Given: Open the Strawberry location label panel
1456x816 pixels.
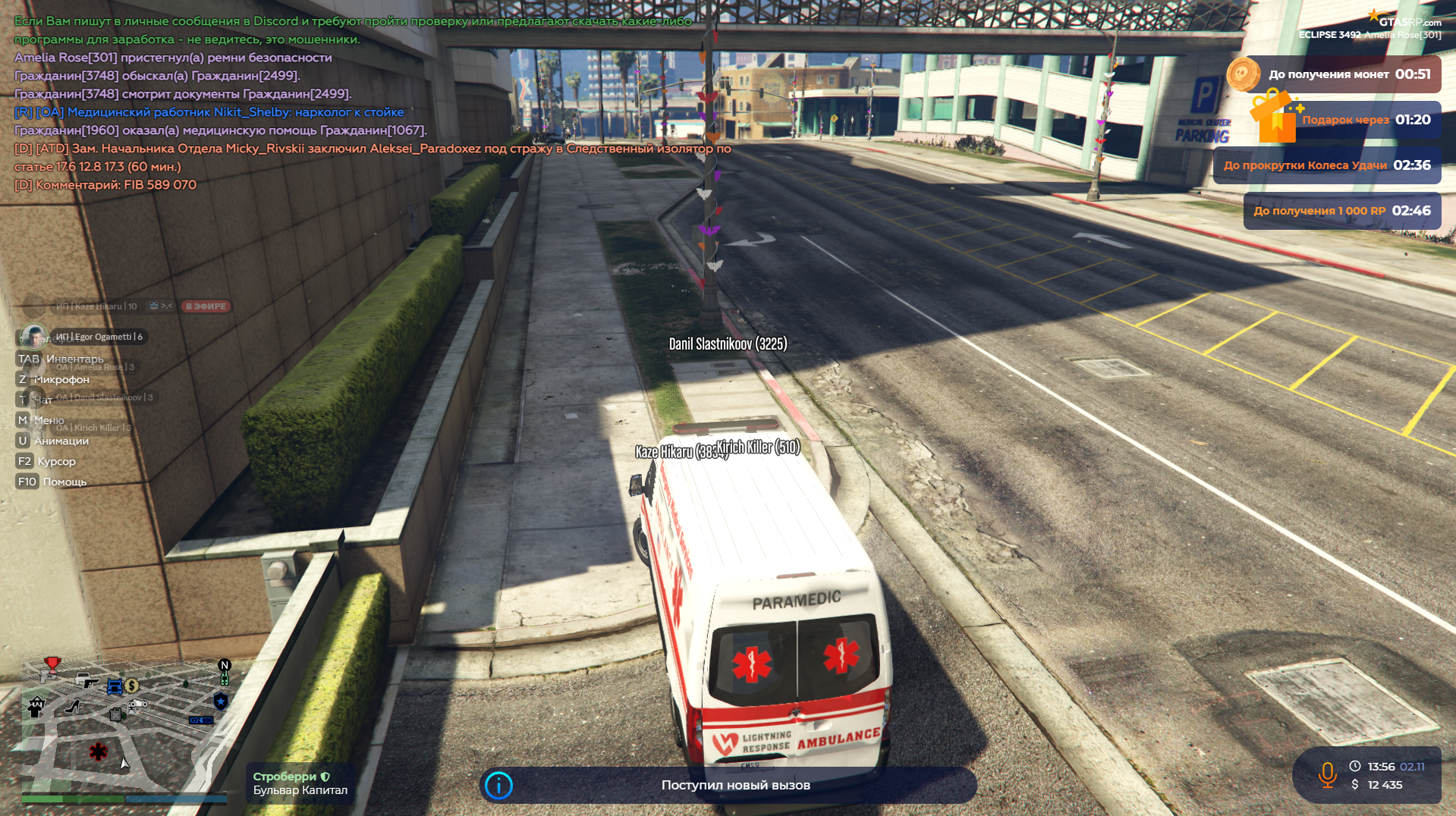Looking at the screenshot, I should pos(300,783).
